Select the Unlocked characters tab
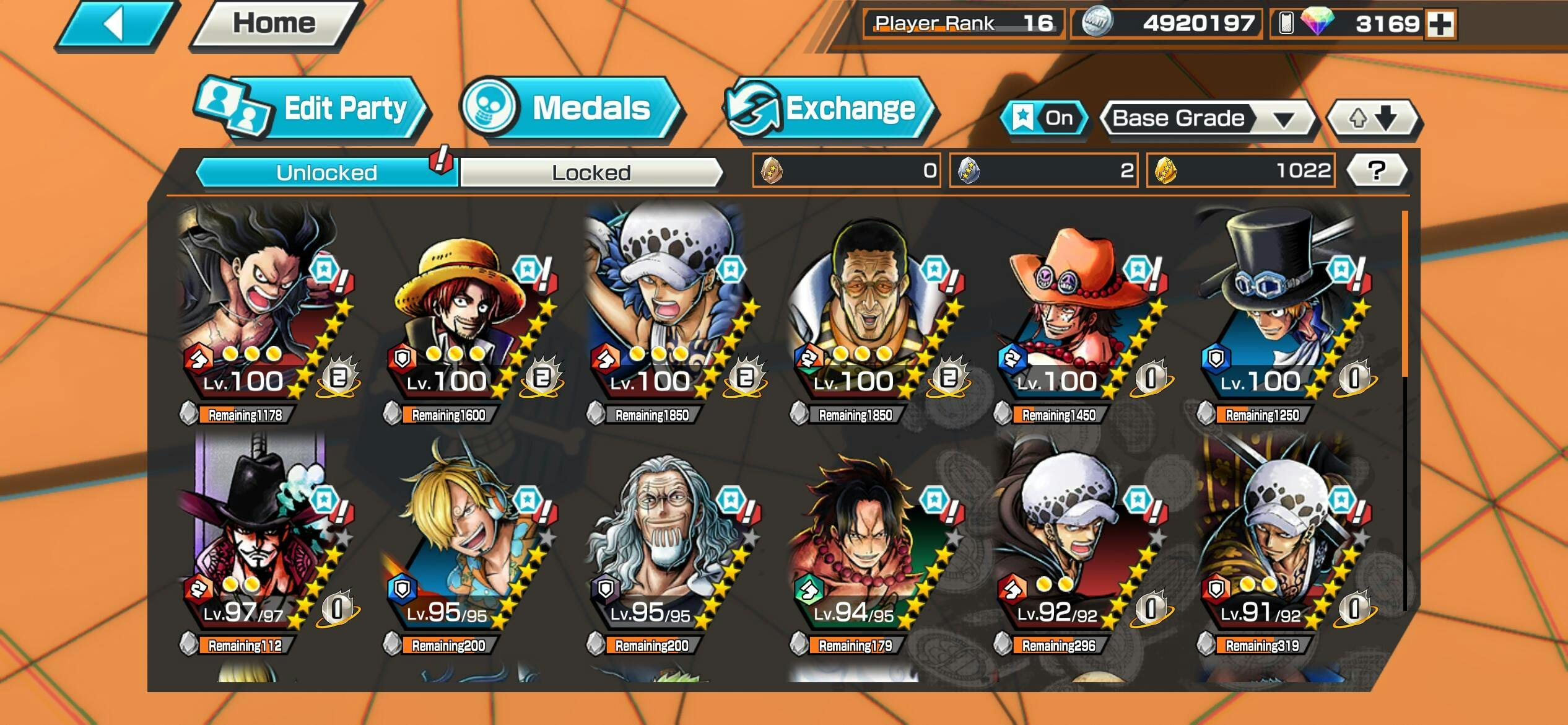Image resolution: width=1568 pixels, height=725 pixels. pyautogui.click(x=326, y=172)
